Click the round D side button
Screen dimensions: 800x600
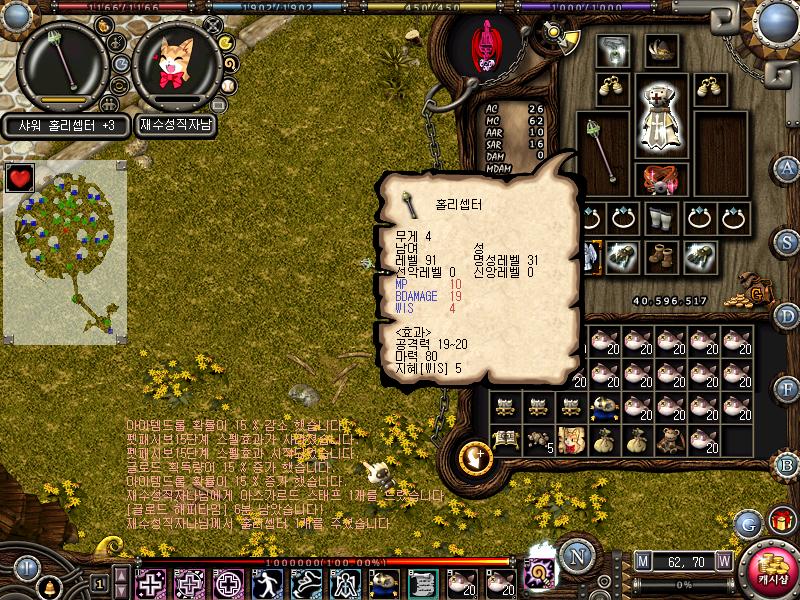tap(787, 316)
